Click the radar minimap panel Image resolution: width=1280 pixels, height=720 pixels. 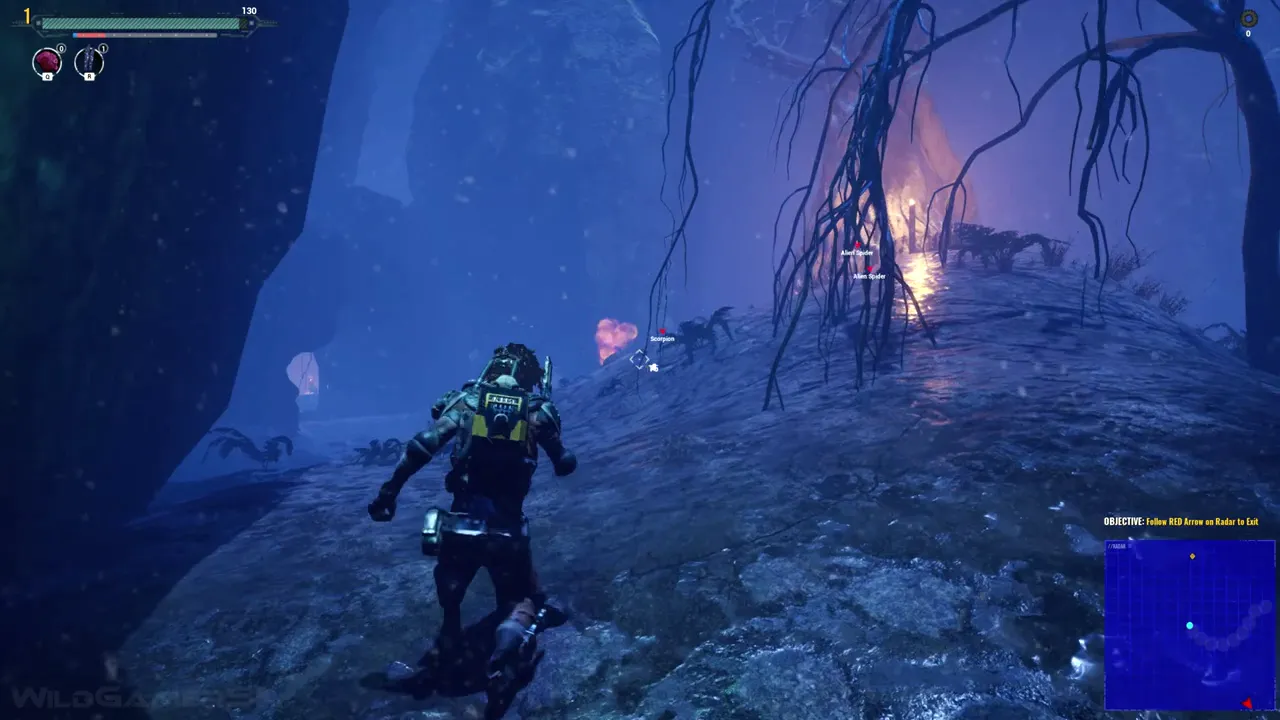click(x=1189, y=625)
